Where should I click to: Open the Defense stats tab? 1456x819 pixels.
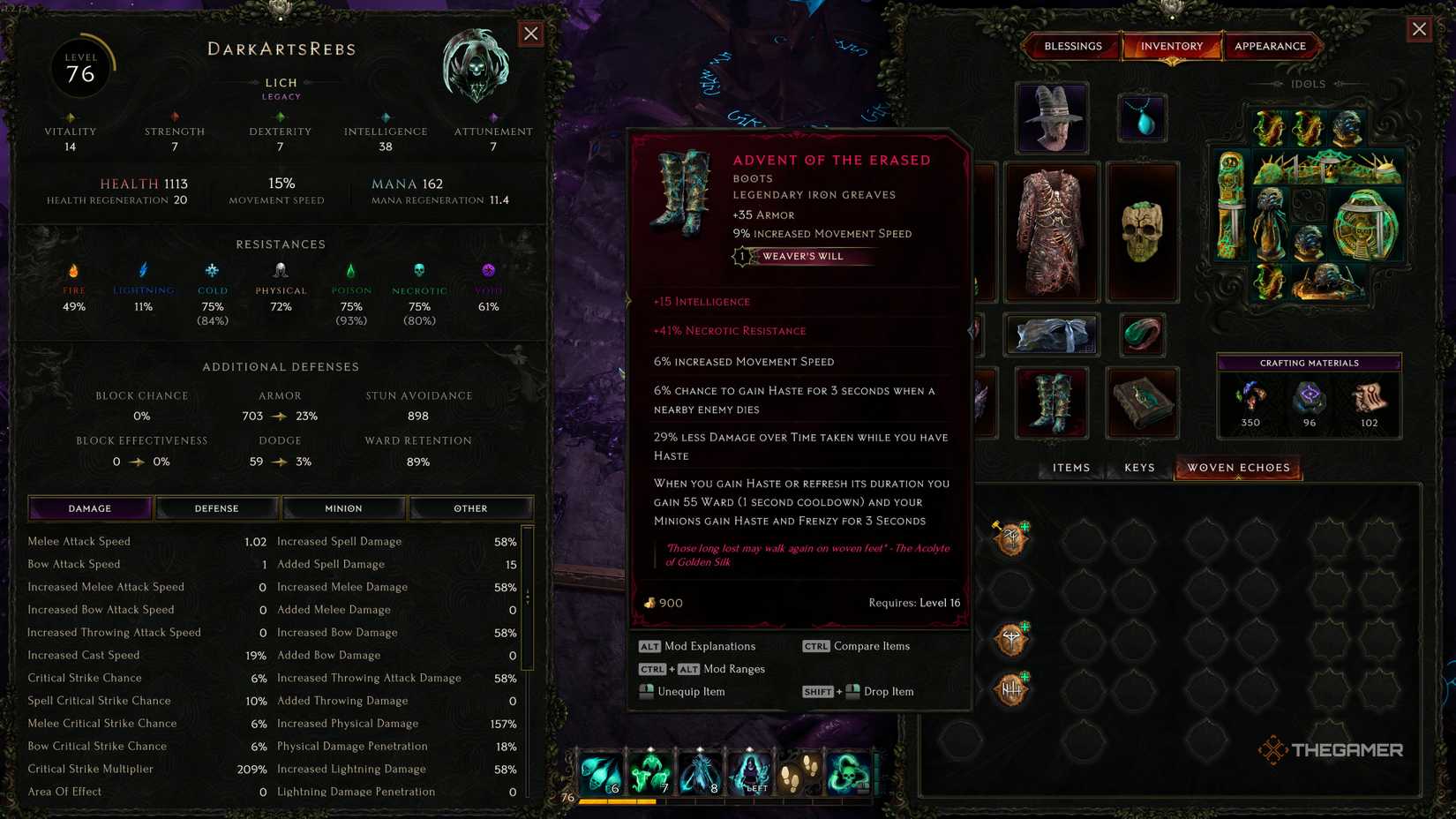coord(216,507)
